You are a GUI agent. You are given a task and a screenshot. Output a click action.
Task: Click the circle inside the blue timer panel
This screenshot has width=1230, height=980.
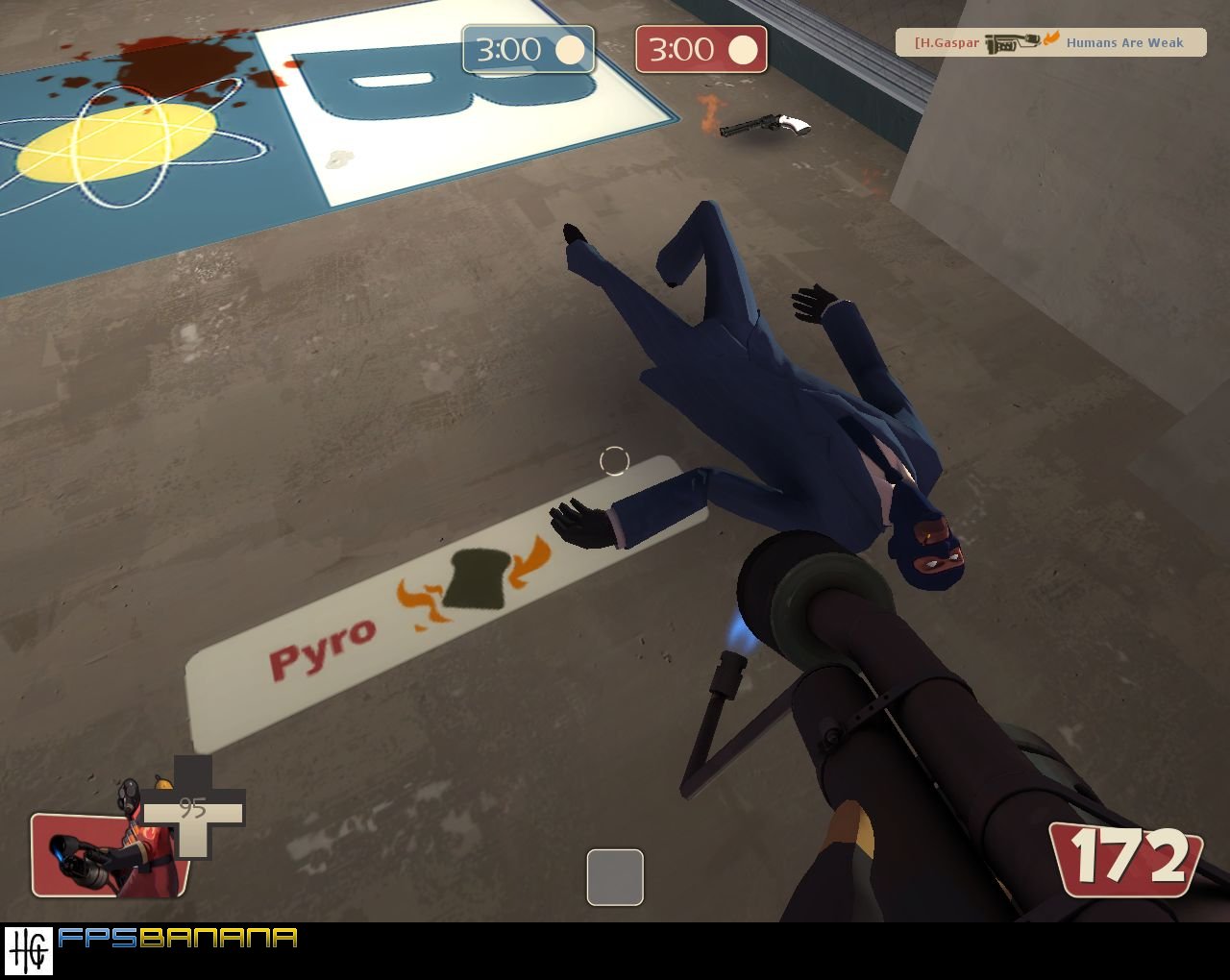(571, 50)
